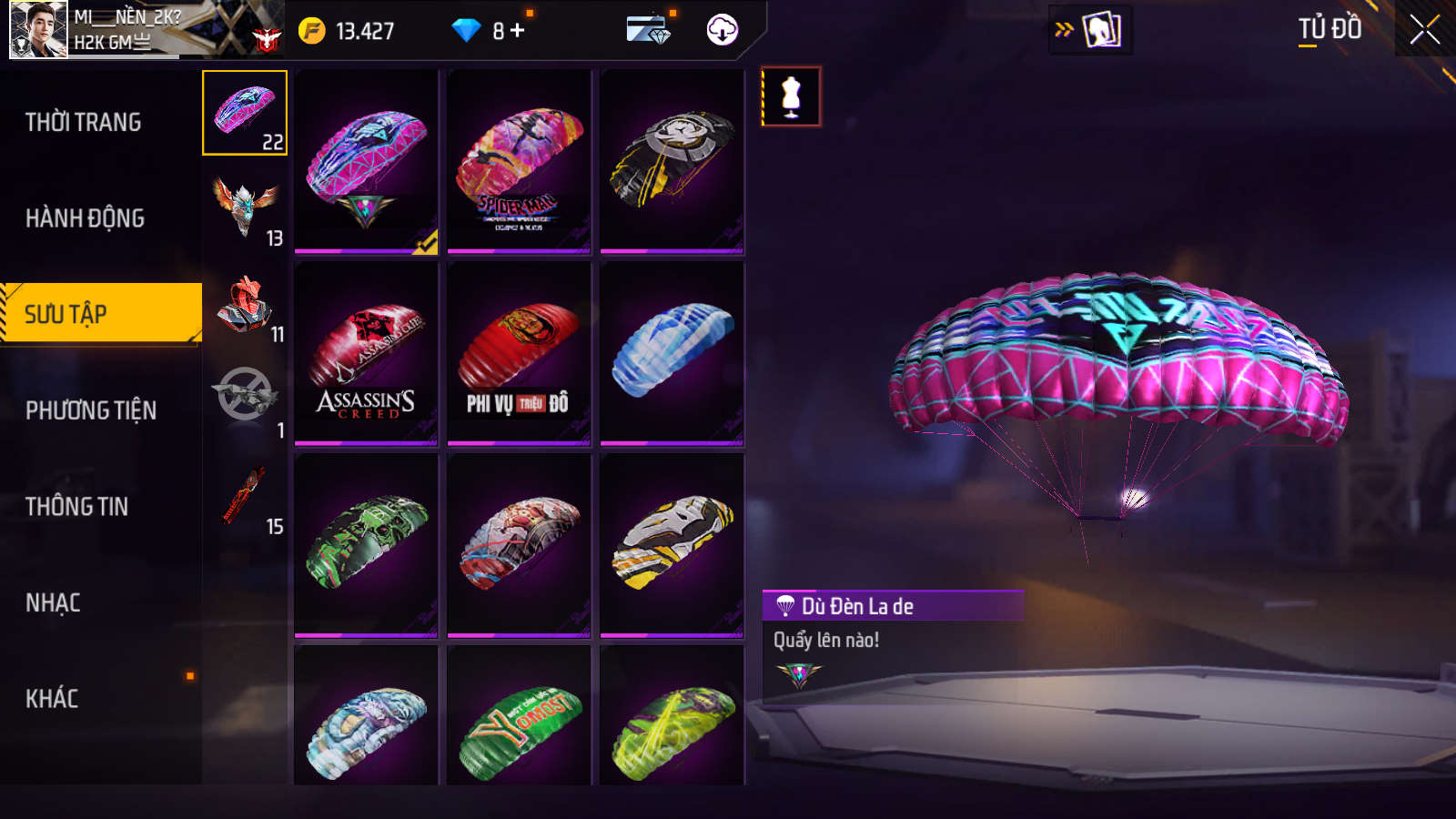Open the cloud download icon

[x=722, y=30]
